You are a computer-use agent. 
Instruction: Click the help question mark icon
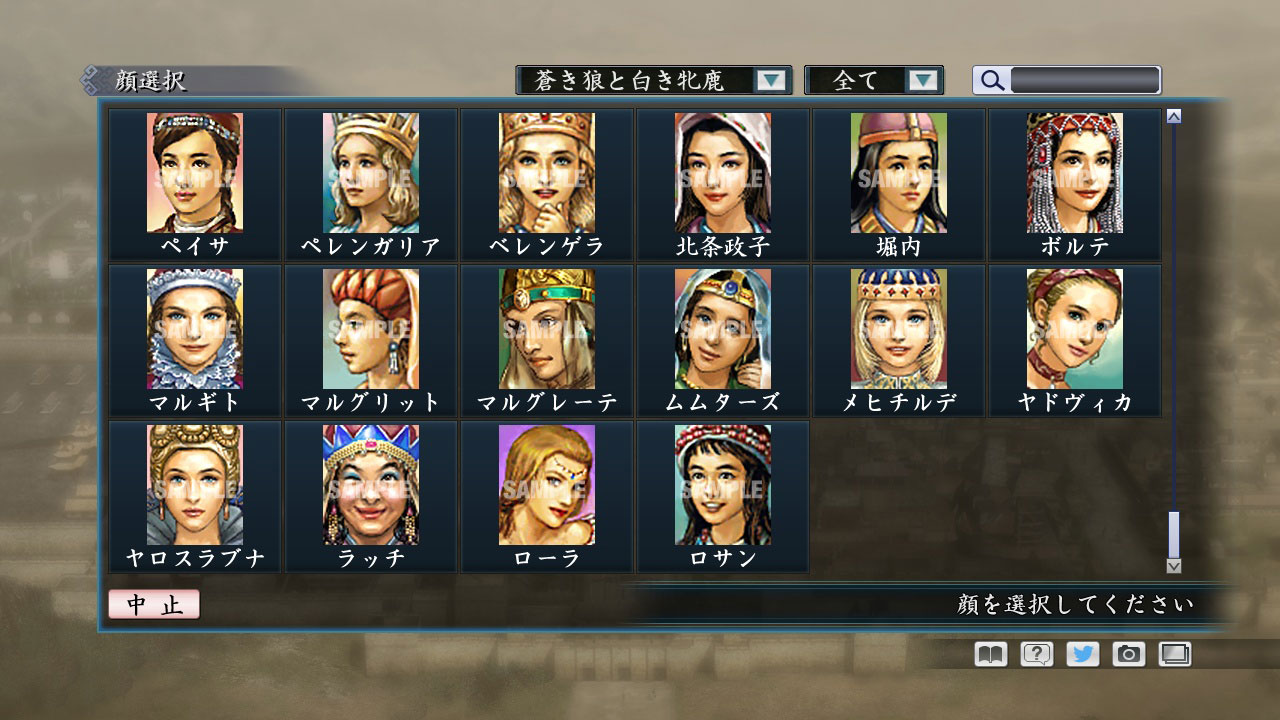(1035, 653)
